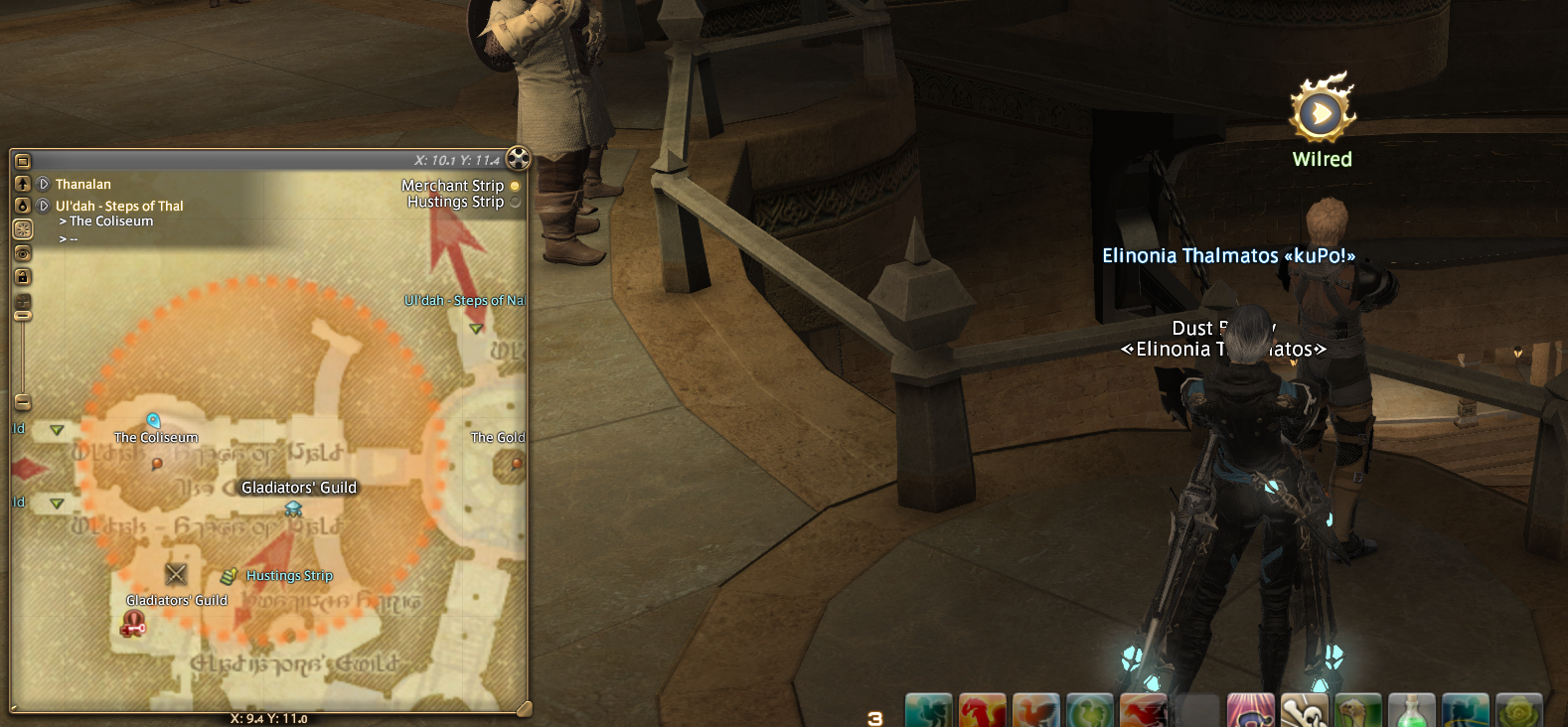Close the map window
The height and width of the screenshot is (727, 1568).
pyautogui.click(x=518, y=158)
